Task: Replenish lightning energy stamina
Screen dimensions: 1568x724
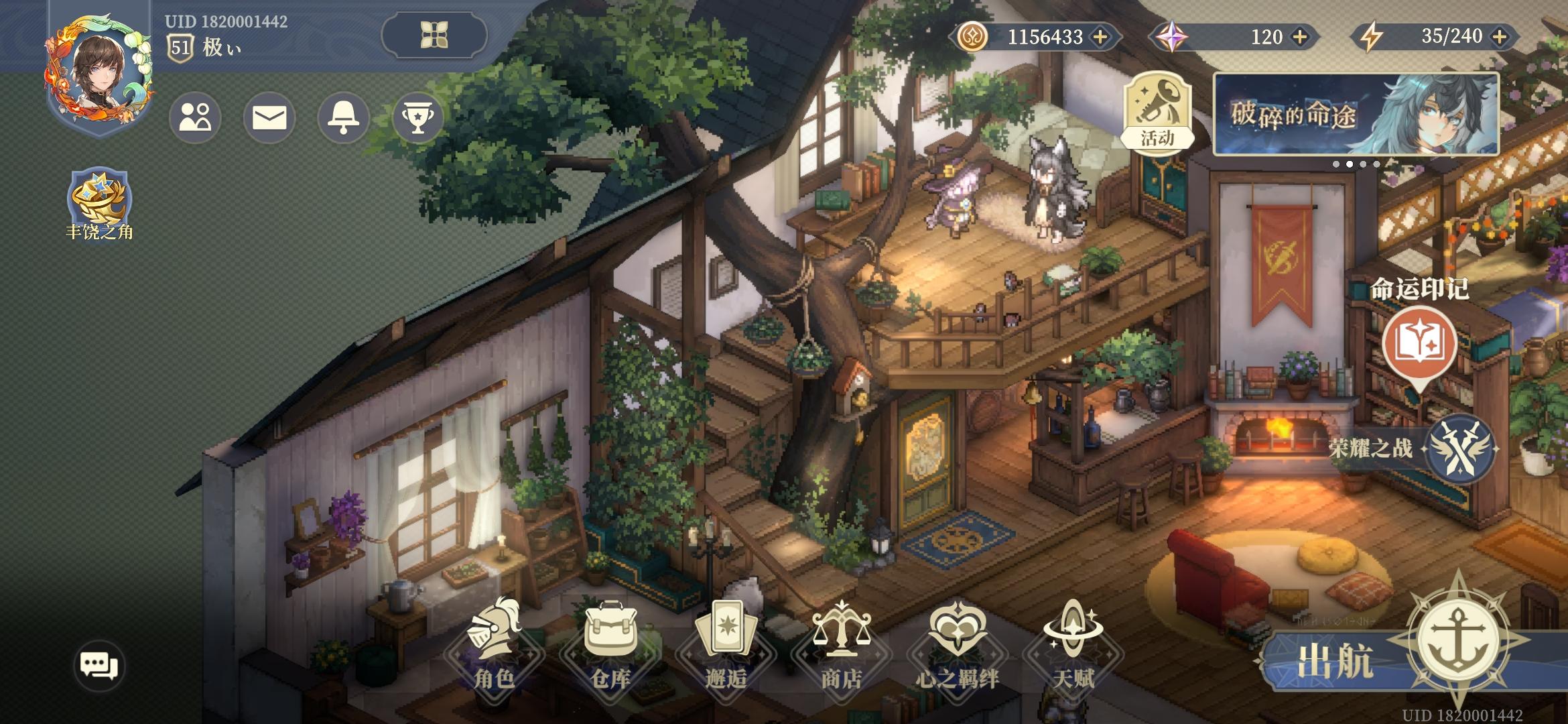Action: 1500,37
